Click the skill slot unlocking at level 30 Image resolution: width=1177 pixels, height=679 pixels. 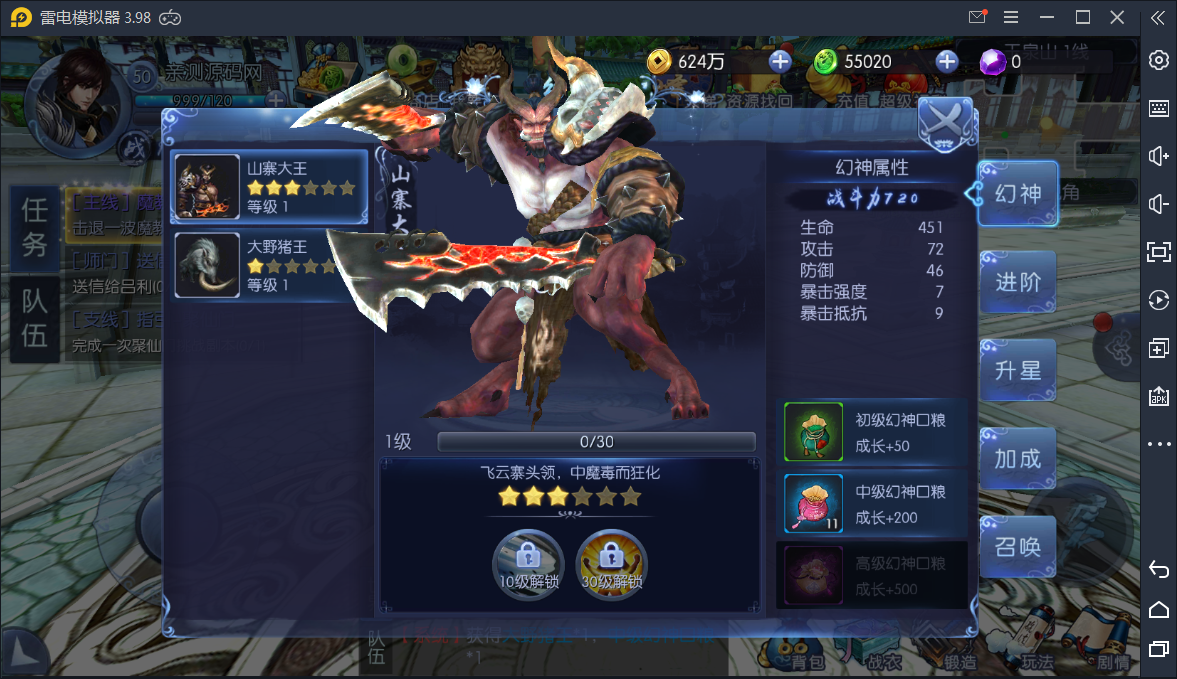pyautogui.click(x=612, y=564)
